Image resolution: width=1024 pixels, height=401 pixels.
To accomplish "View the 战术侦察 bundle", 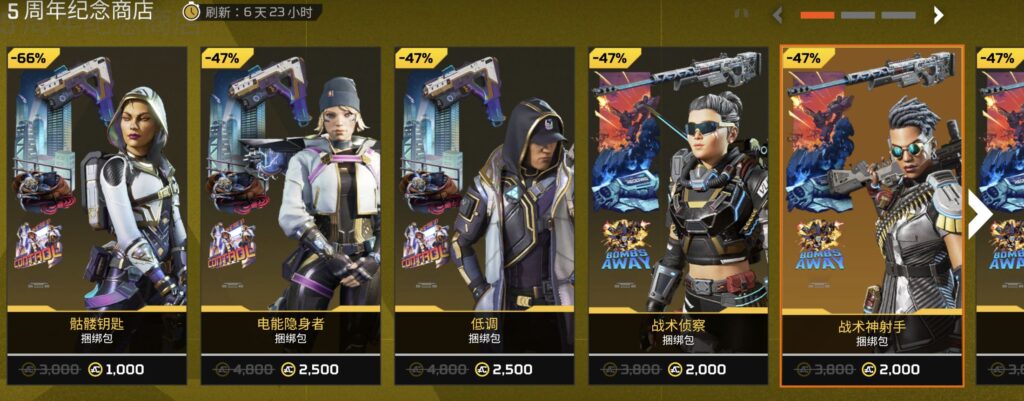I will pos(677,215).
